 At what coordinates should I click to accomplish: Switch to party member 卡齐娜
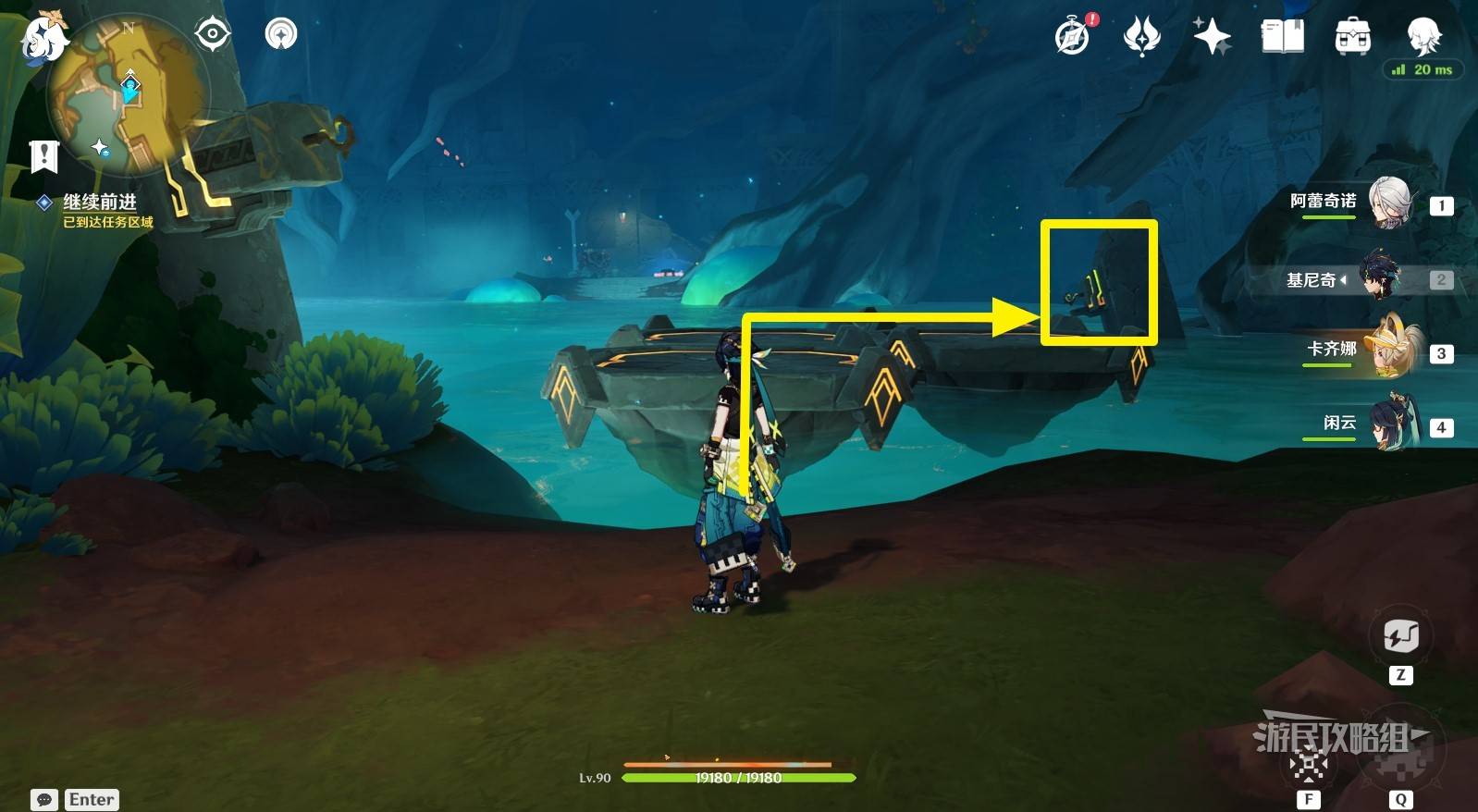1387,351
